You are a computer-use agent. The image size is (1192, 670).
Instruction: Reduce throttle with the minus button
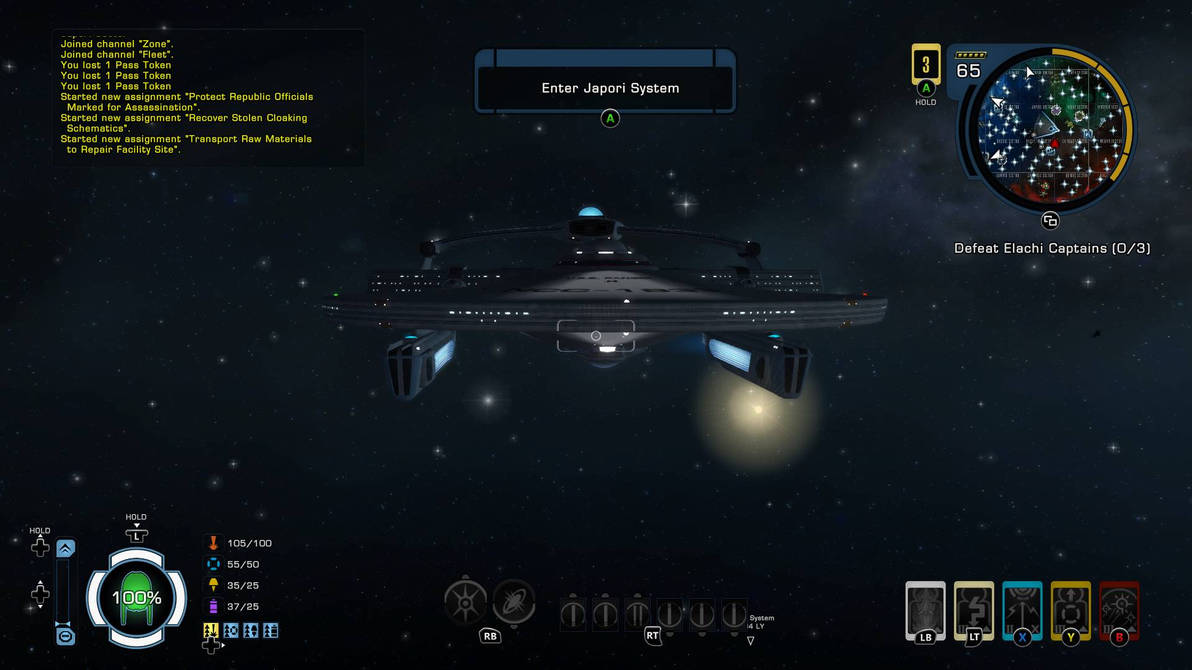click(65, 636)
